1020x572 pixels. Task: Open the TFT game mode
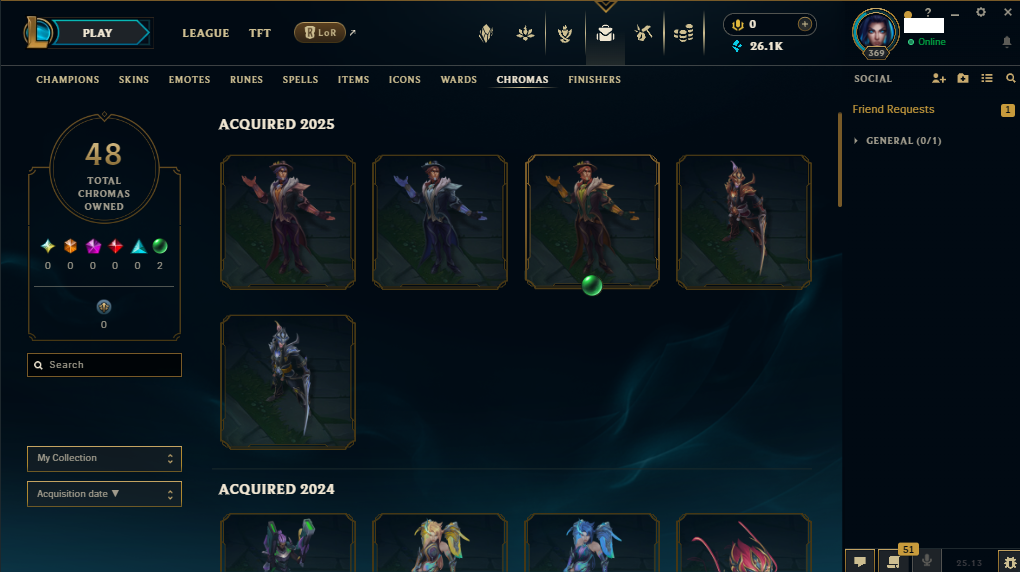coord(260,33)
